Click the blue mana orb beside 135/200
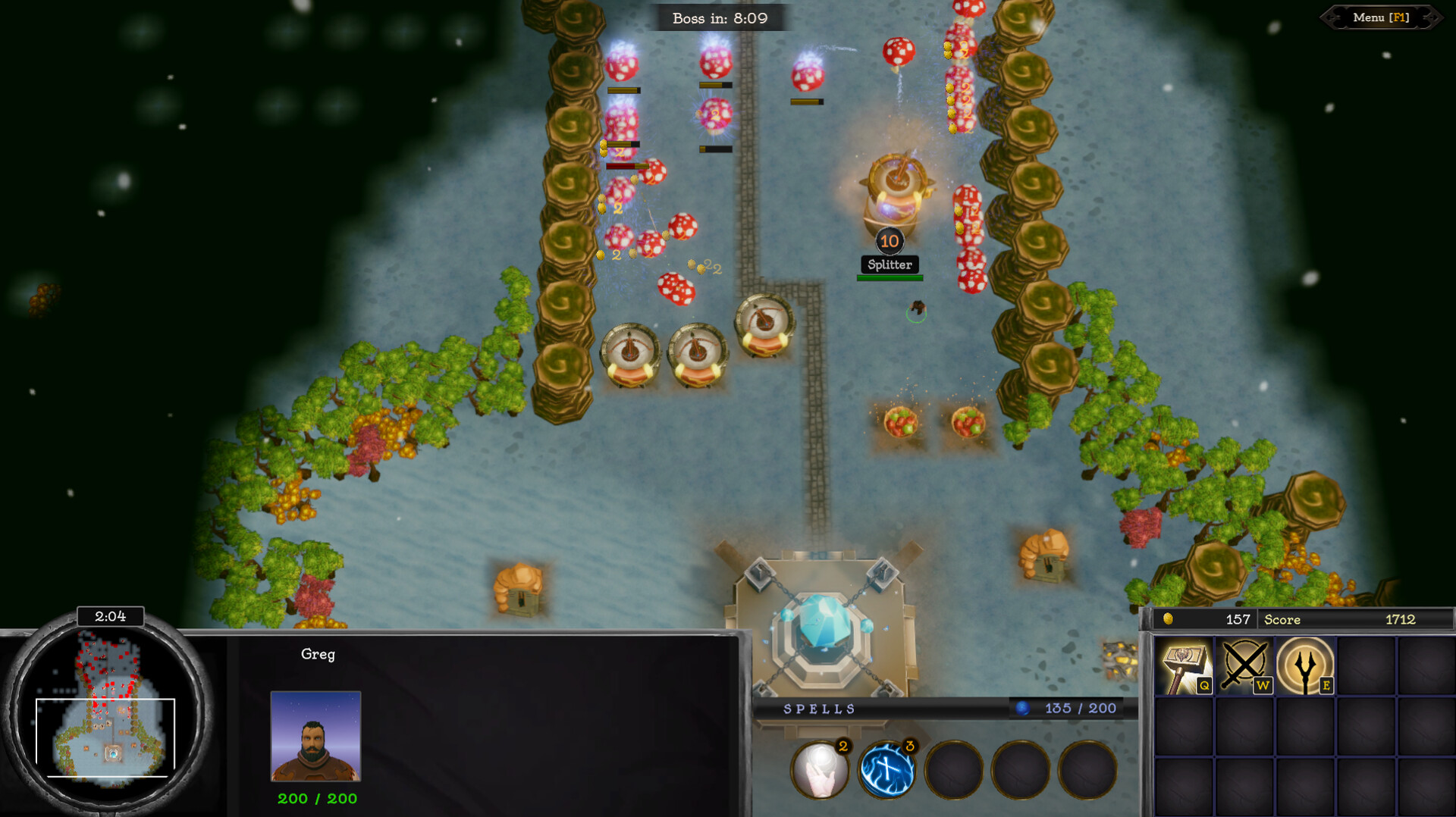 (x=1023, y=708)
